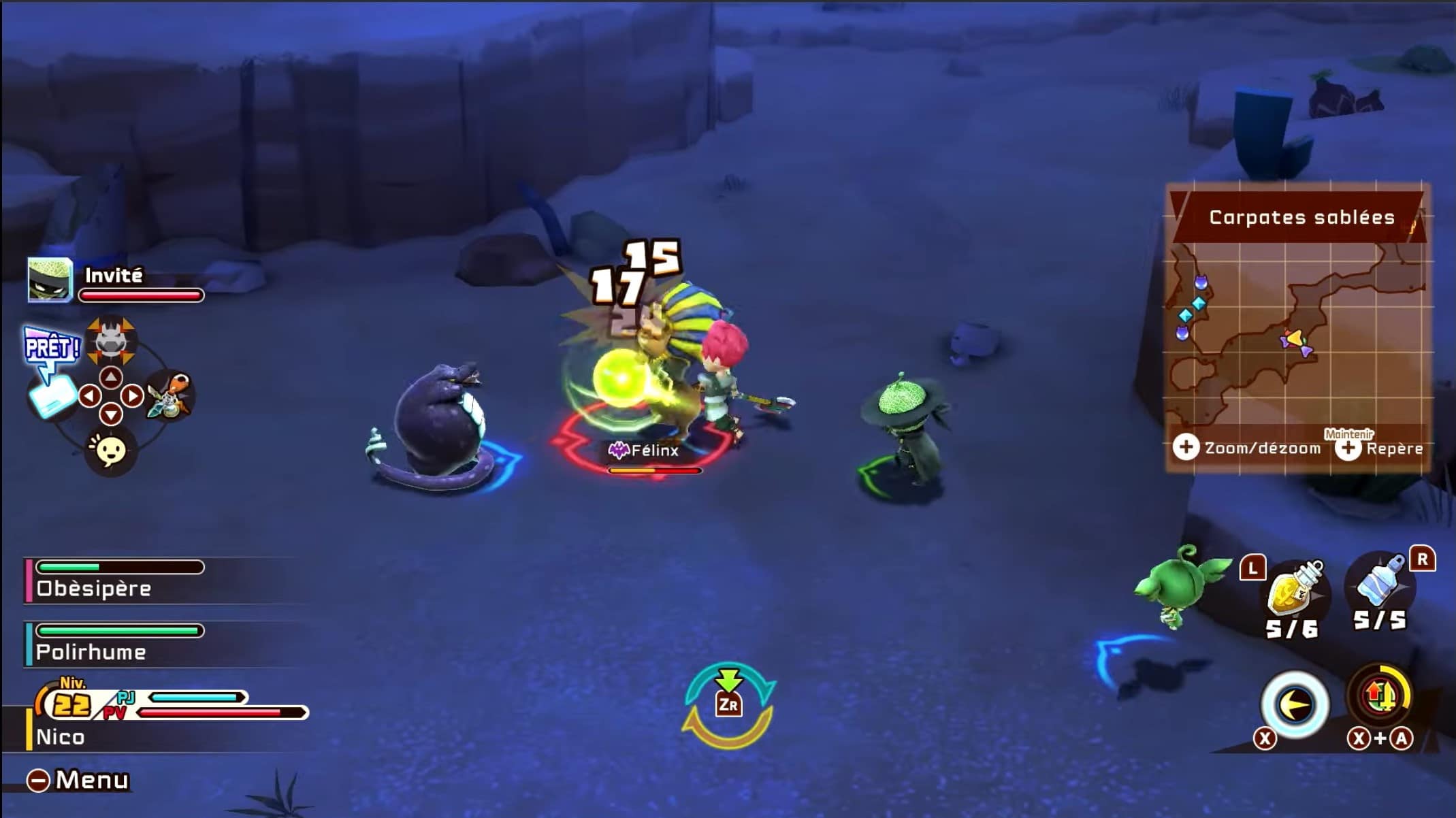Open the smiley emote option
Viewport: 1456px width, 818px height.
(x=110, y=450)
